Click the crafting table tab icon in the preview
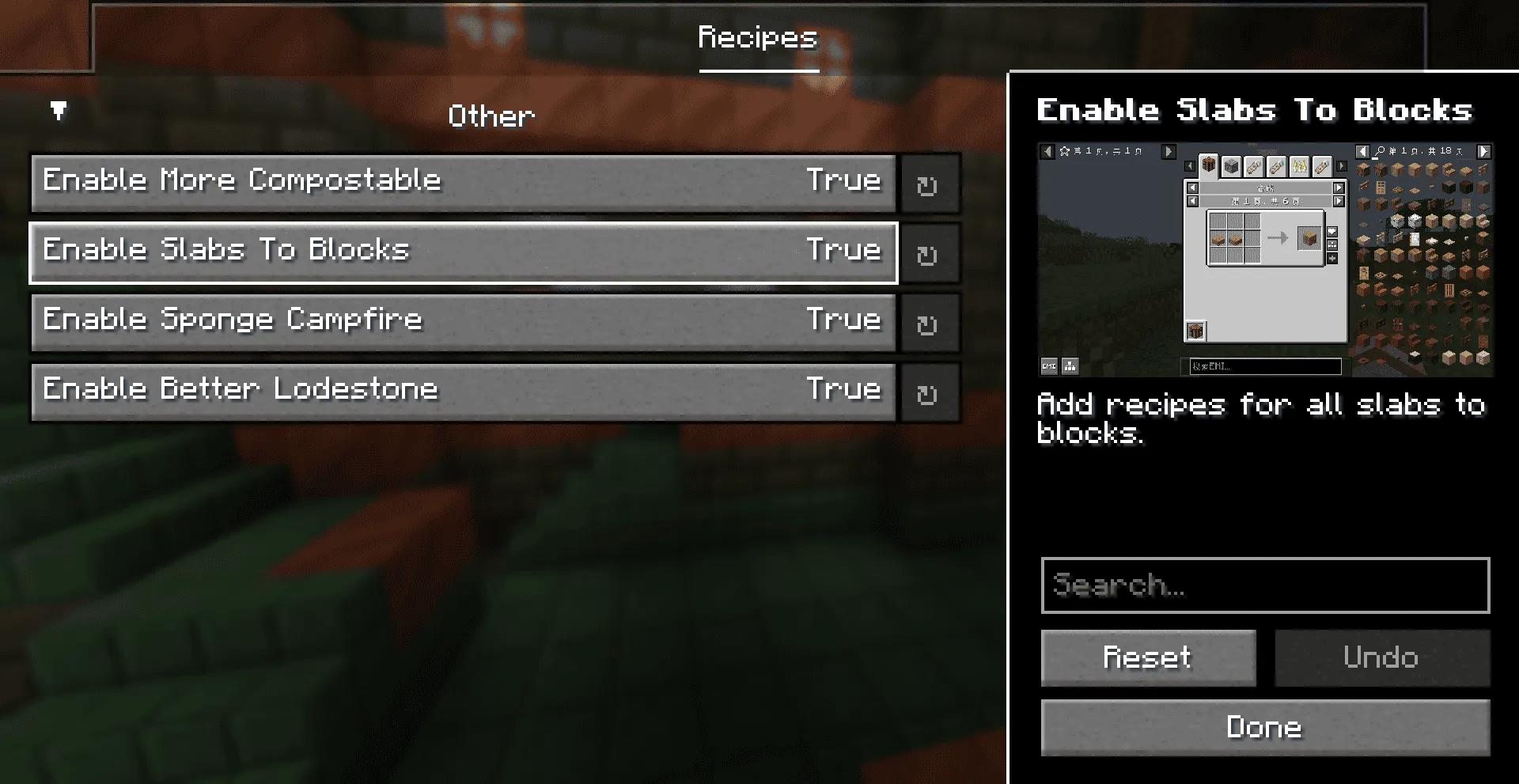This screenshot has width=1519, height=784. pos(1208,166)
